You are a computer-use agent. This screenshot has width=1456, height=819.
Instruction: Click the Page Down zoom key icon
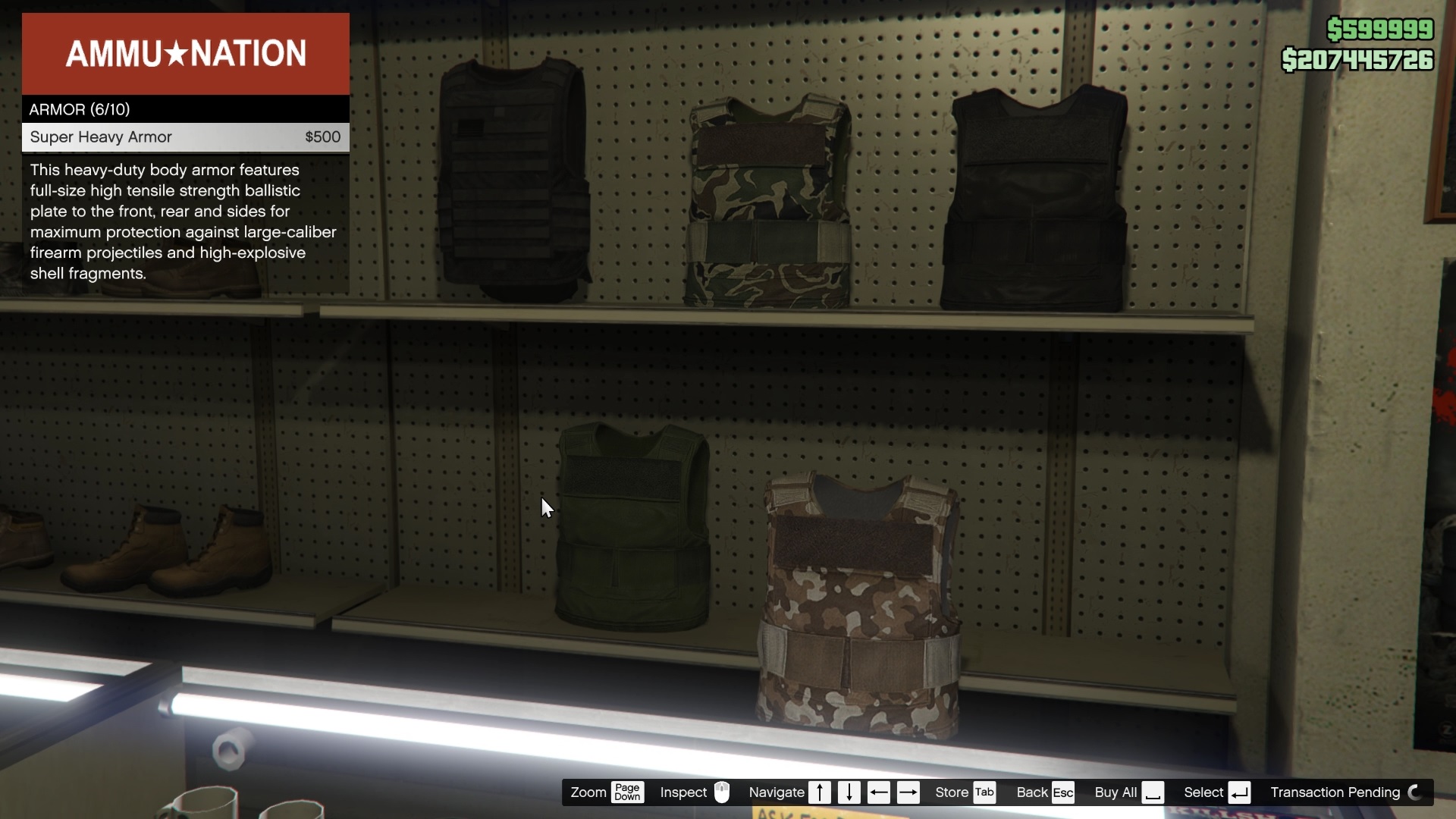pos(628,792)
